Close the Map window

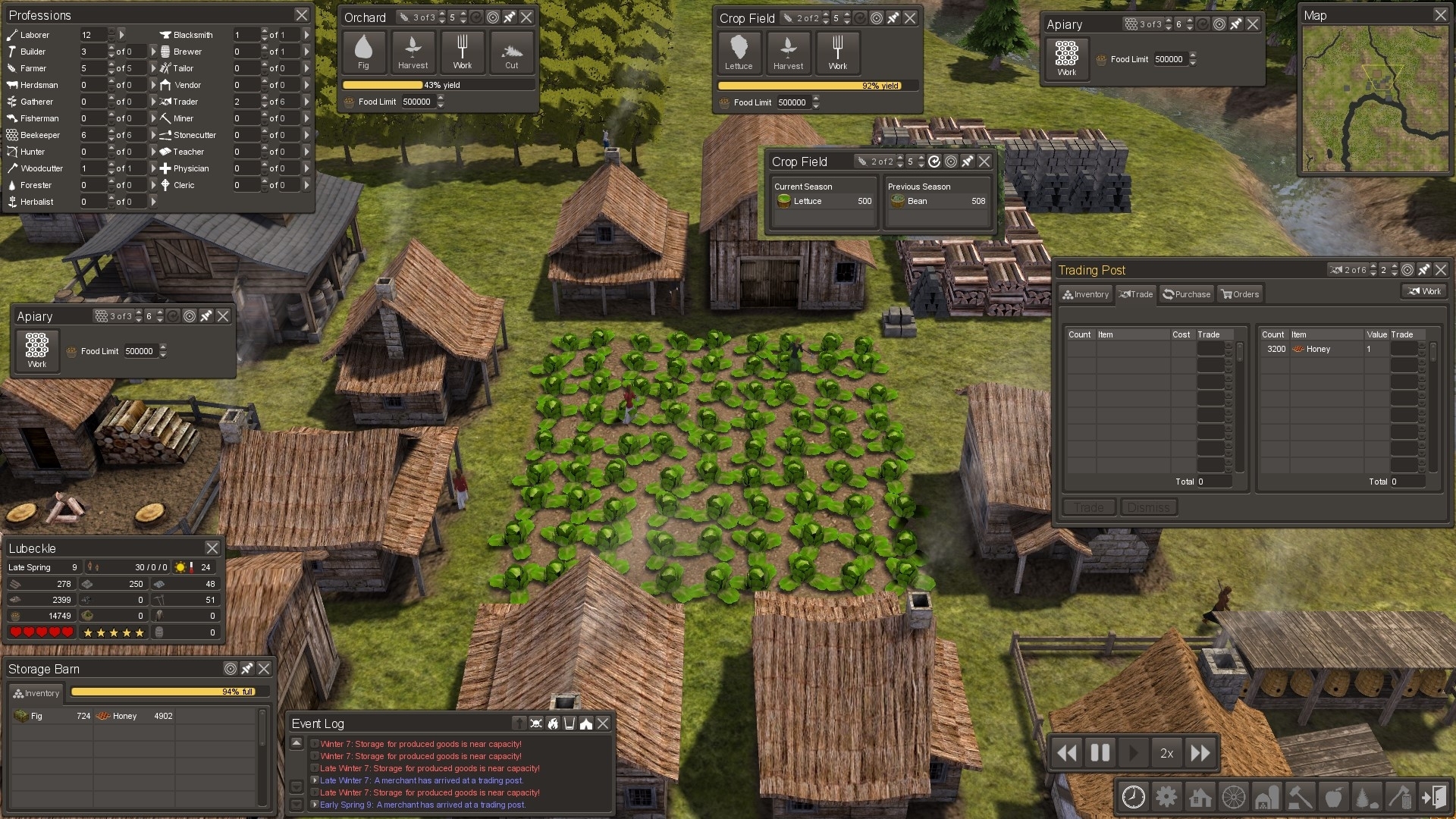(1440, 15)
